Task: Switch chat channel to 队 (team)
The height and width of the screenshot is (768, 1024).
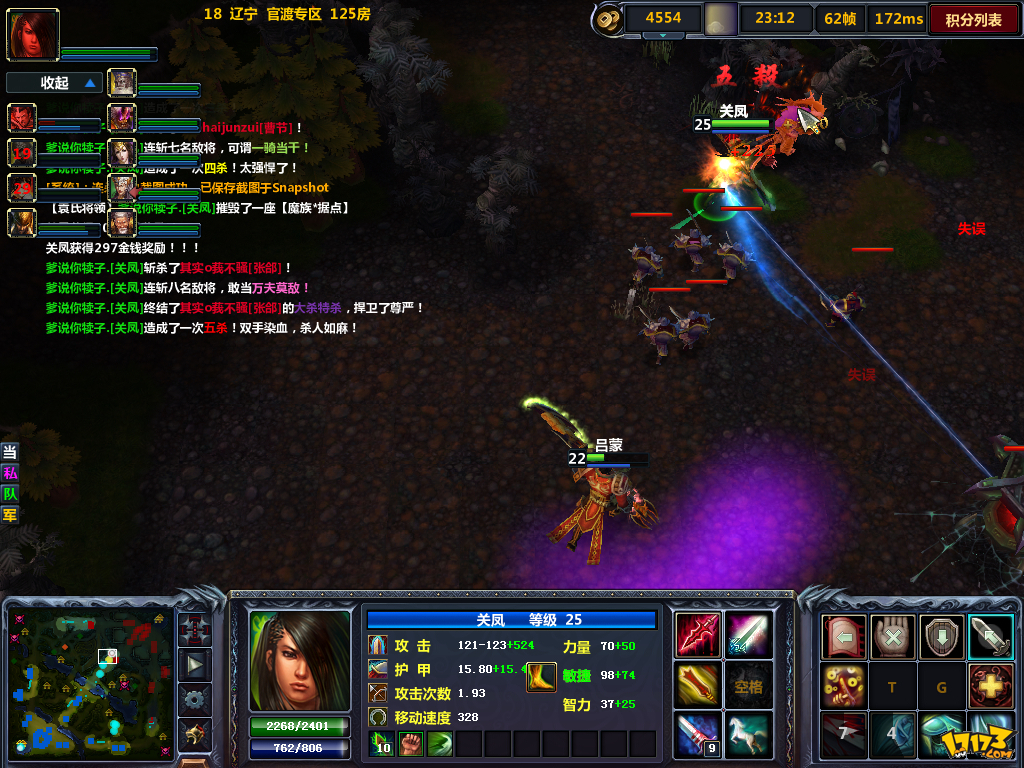Action: [x=10, y=493]
